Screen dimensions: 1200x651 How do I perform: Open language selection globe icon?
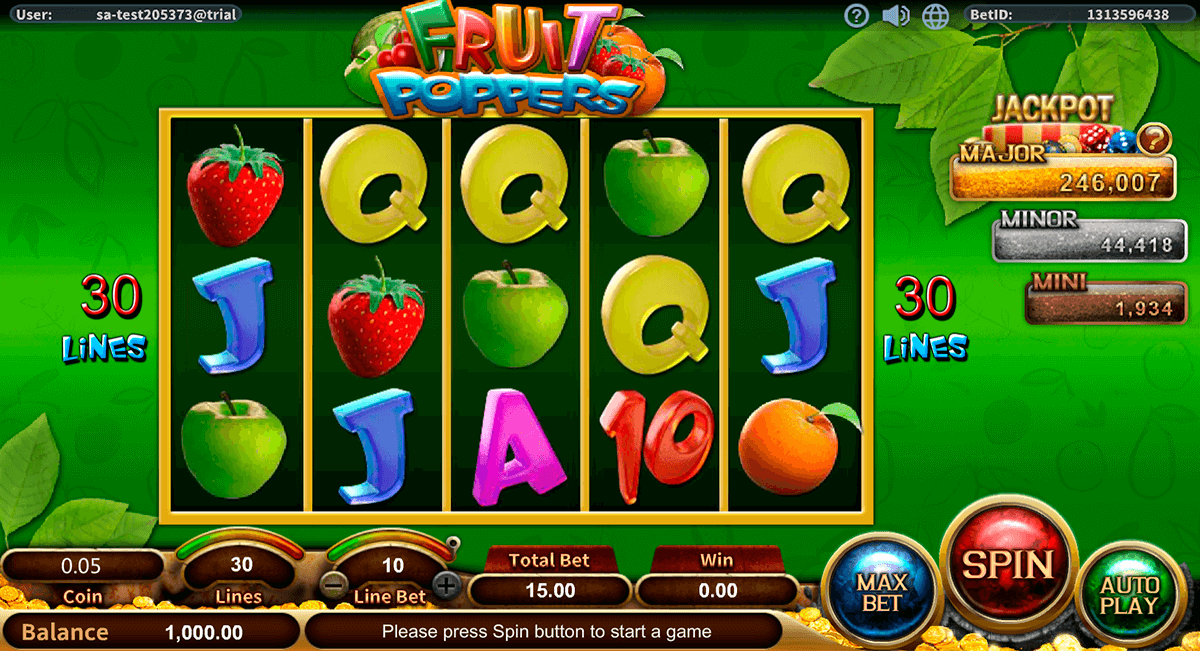935,15
